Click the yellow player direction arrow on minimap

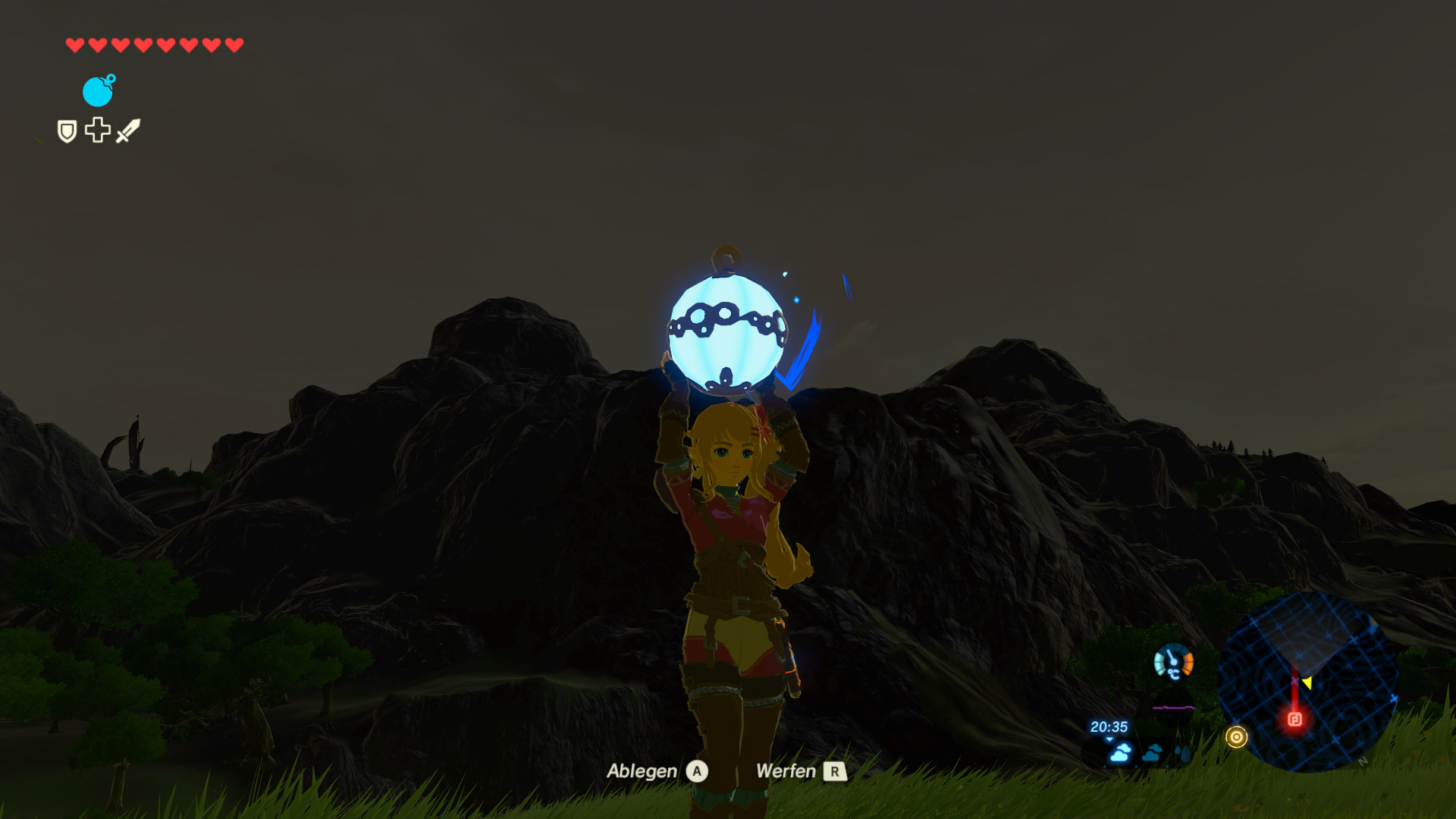tap(1308, 684)
